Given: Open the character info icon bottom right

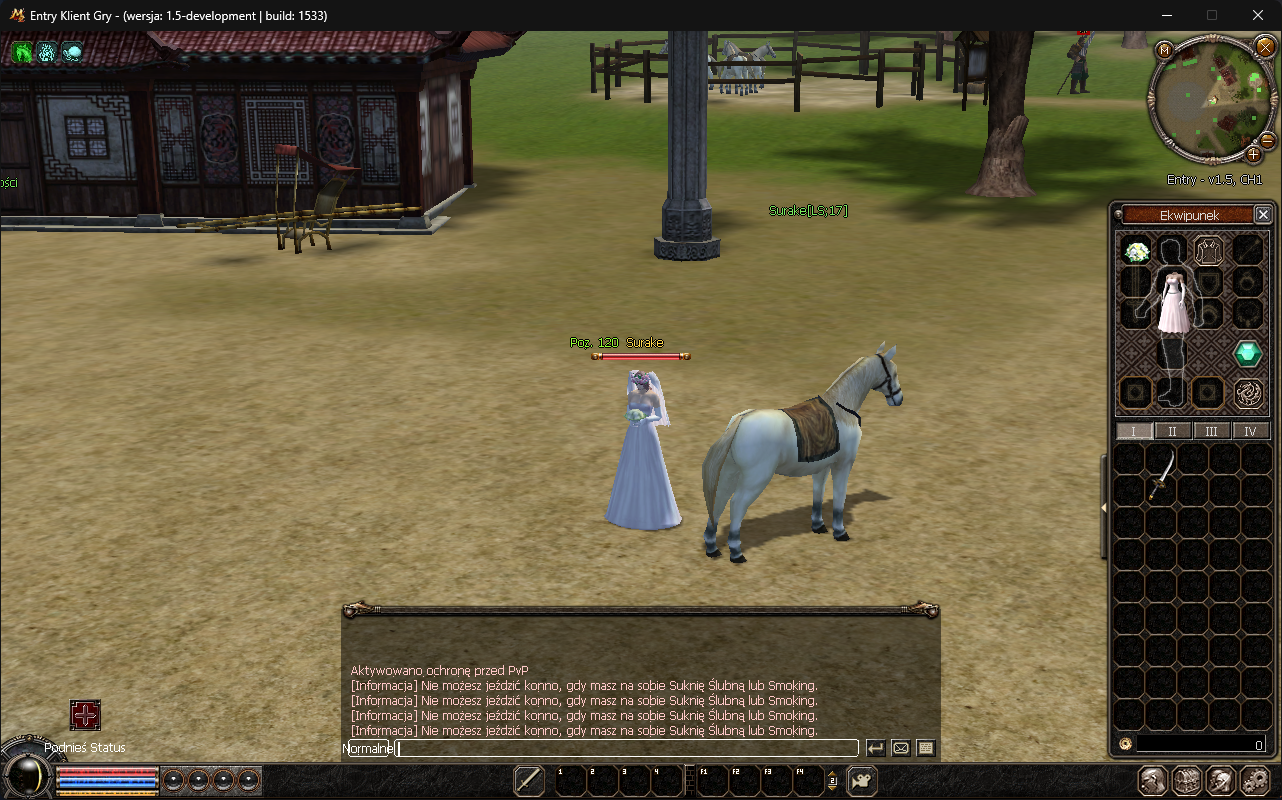Looking at the screenshot, I should [1152, 780].
